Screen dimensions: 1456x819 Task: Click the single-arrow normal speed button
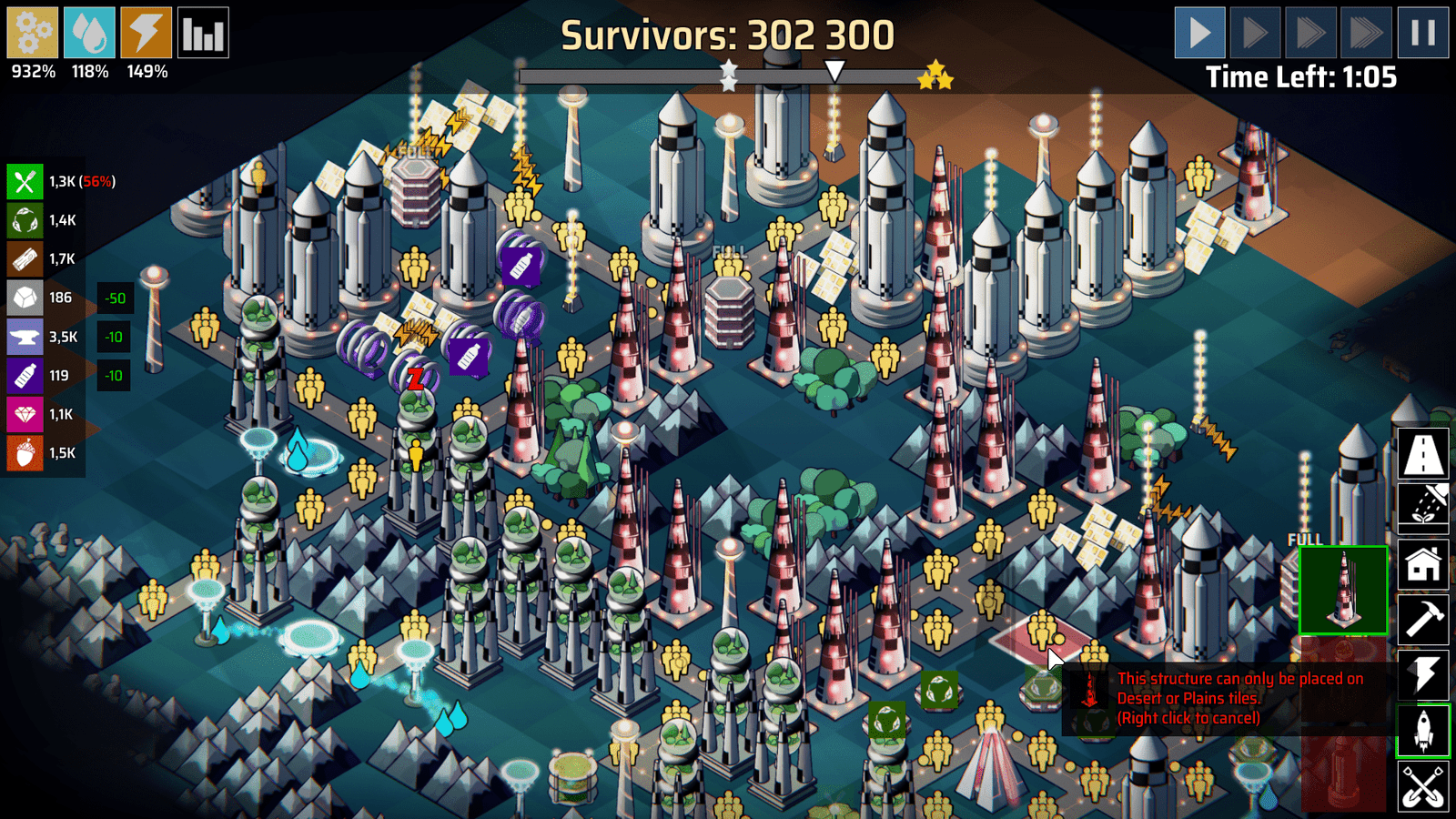(x=1198, y=34)
